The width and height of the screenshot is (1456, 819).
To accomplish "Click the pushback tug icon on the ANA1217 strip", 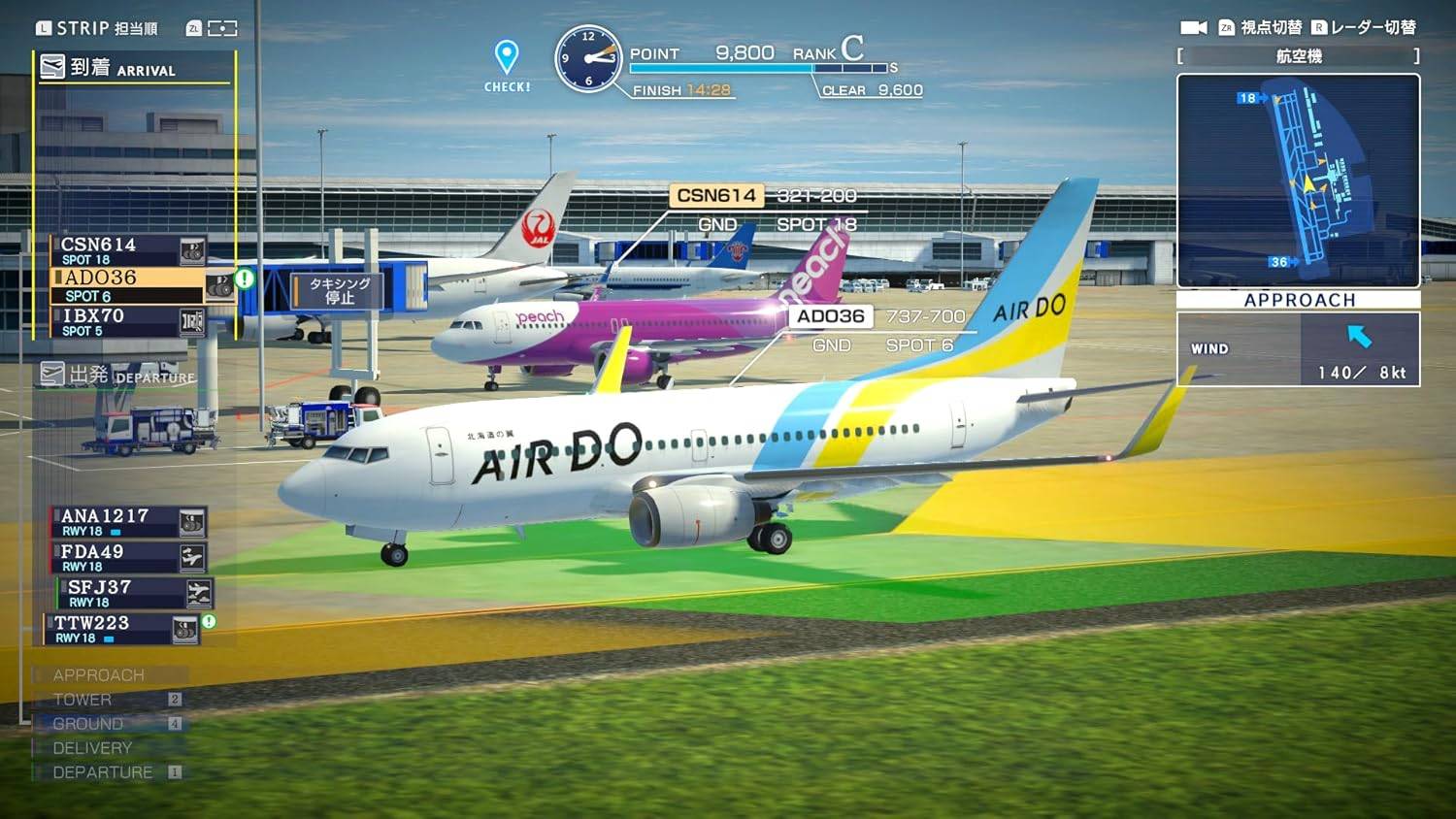I will pyautogui.click(x=190, y=524).
